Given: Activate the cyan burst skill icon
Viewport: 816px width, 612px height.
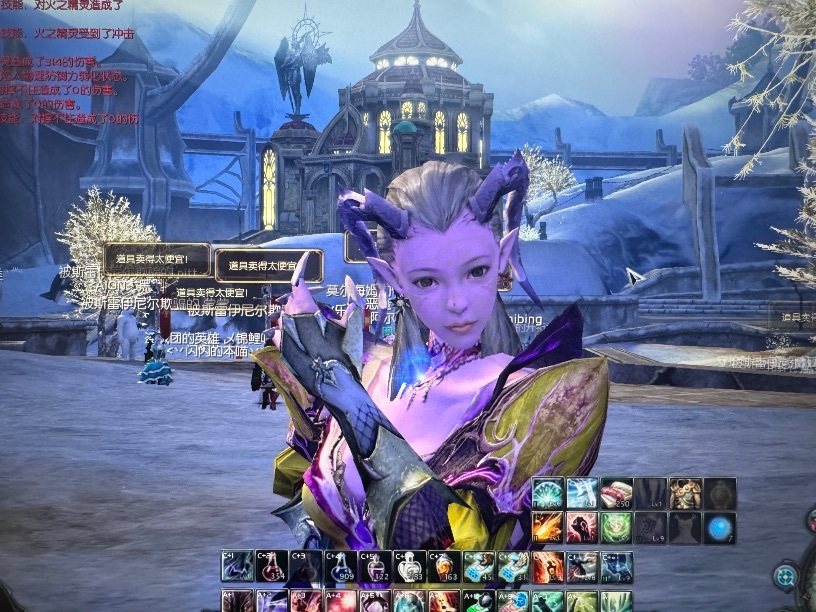Looking at the screenshot, I should (548, 493).
